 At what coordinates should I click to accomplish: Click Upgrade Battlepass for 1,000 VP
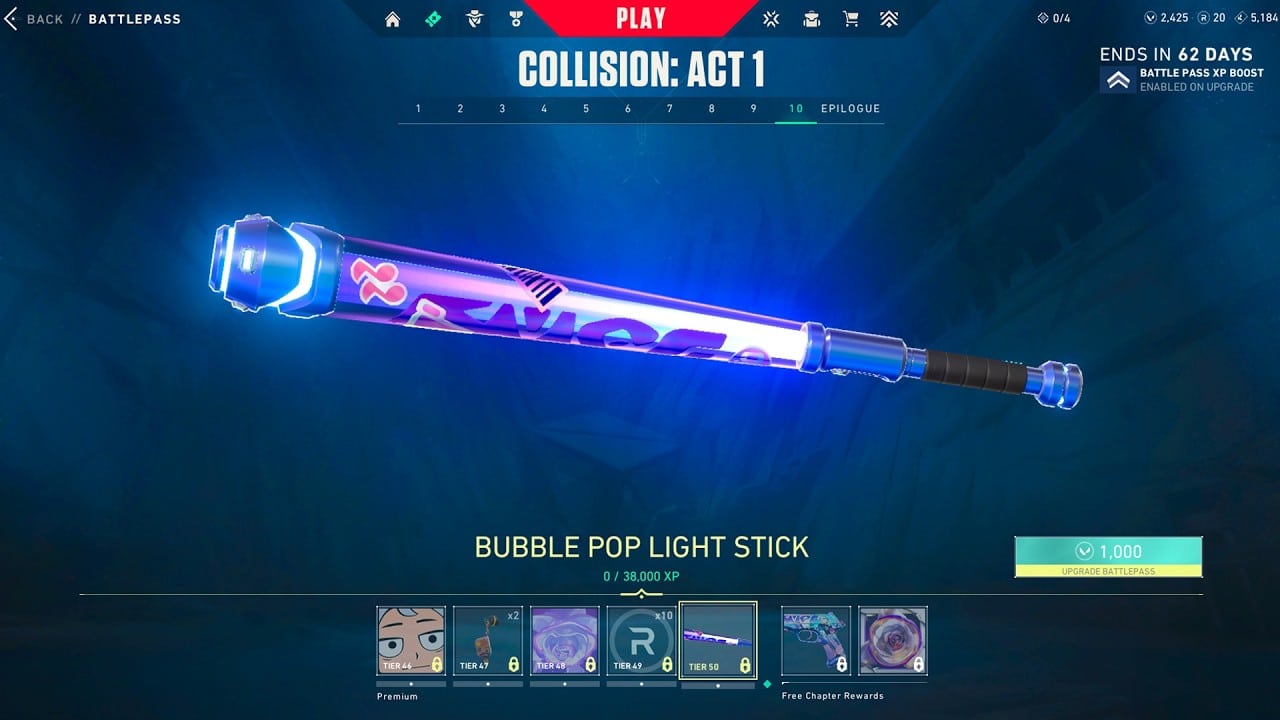1108,556
